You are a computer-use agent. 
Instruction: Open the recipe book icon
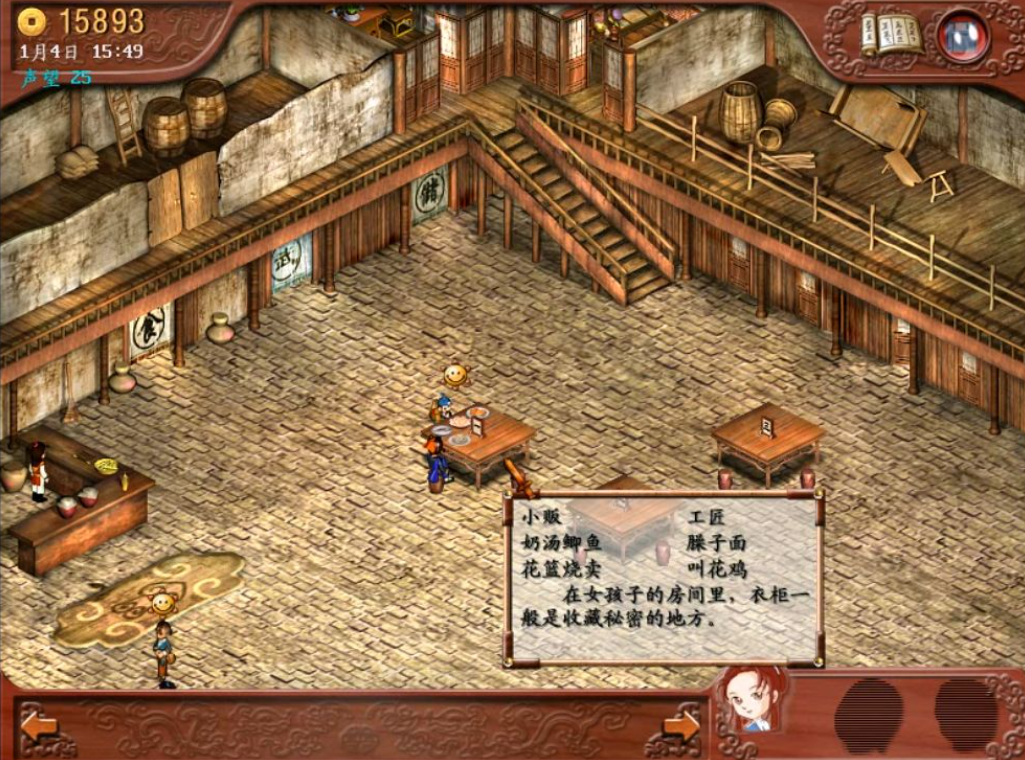tap(892, 36)
